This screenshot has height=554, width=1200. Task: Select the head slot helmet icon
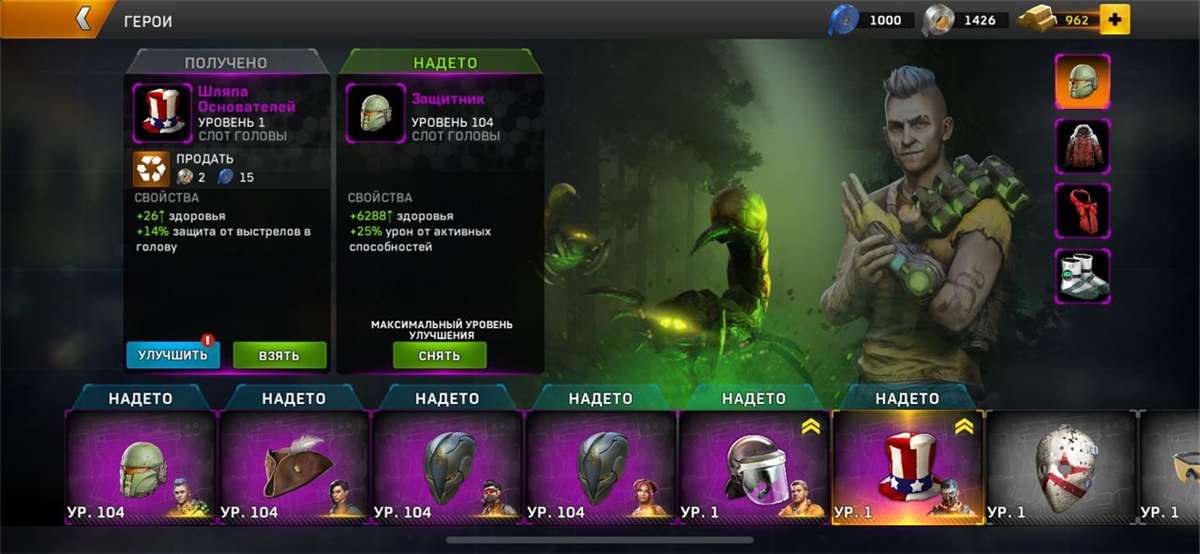click(1083, 81)
